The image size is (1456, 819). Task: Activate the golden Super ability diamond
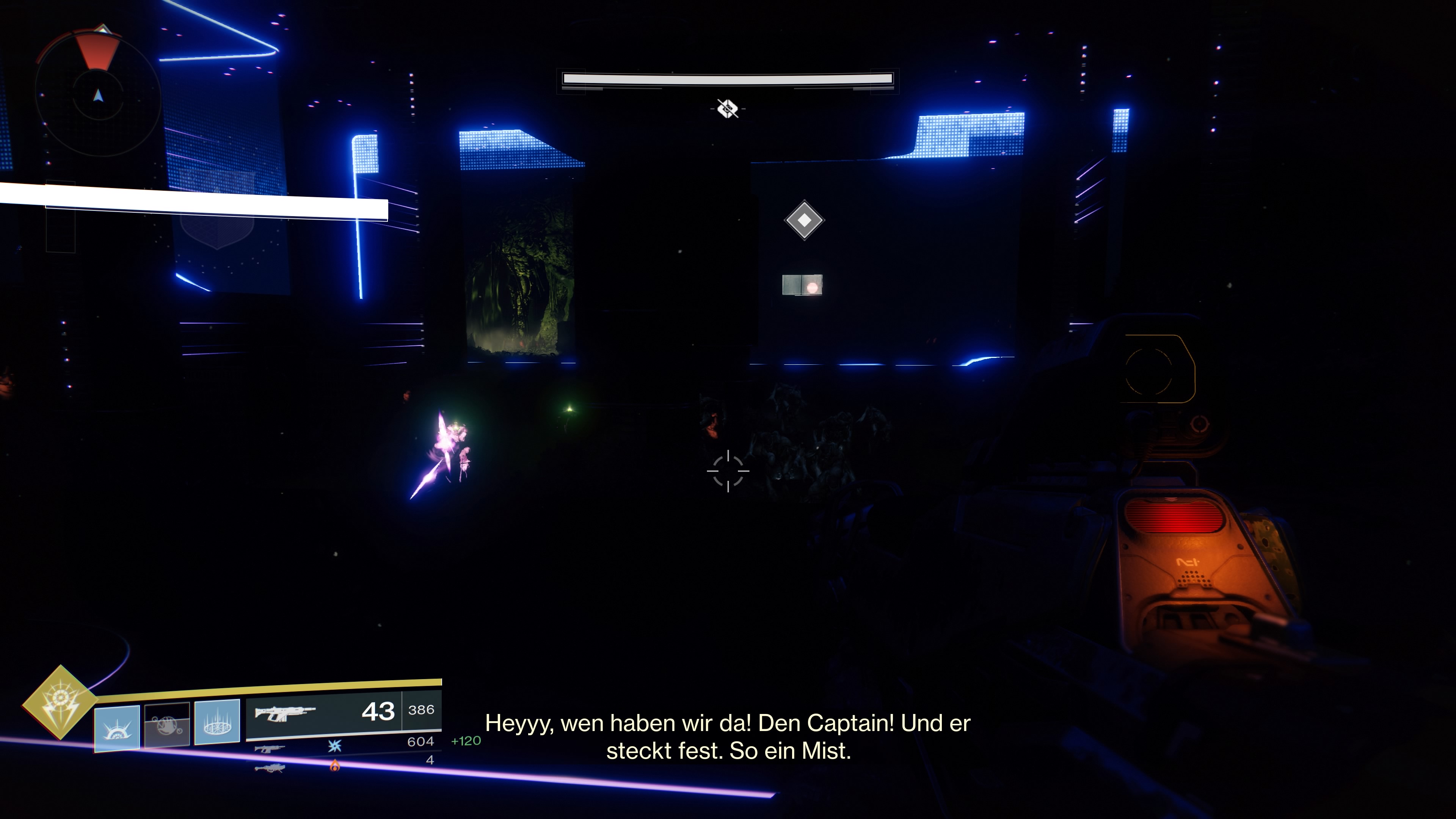[x=60, y=702]
